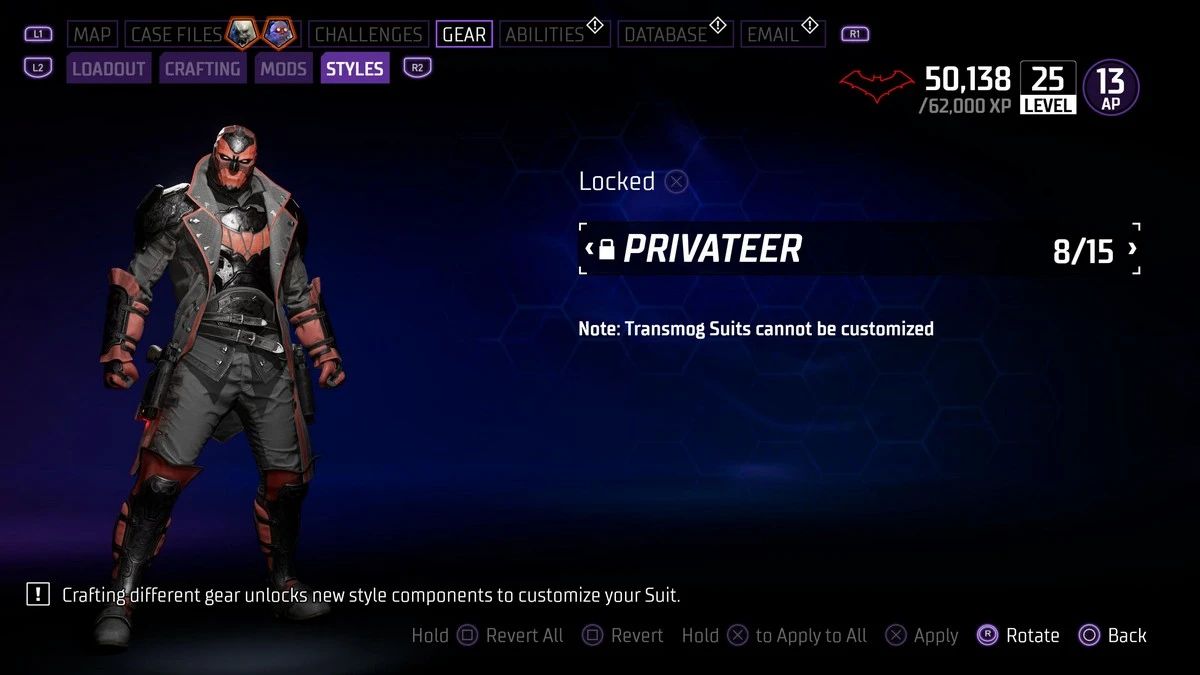Switch to the Loadout sub-tab

[109, 69]
